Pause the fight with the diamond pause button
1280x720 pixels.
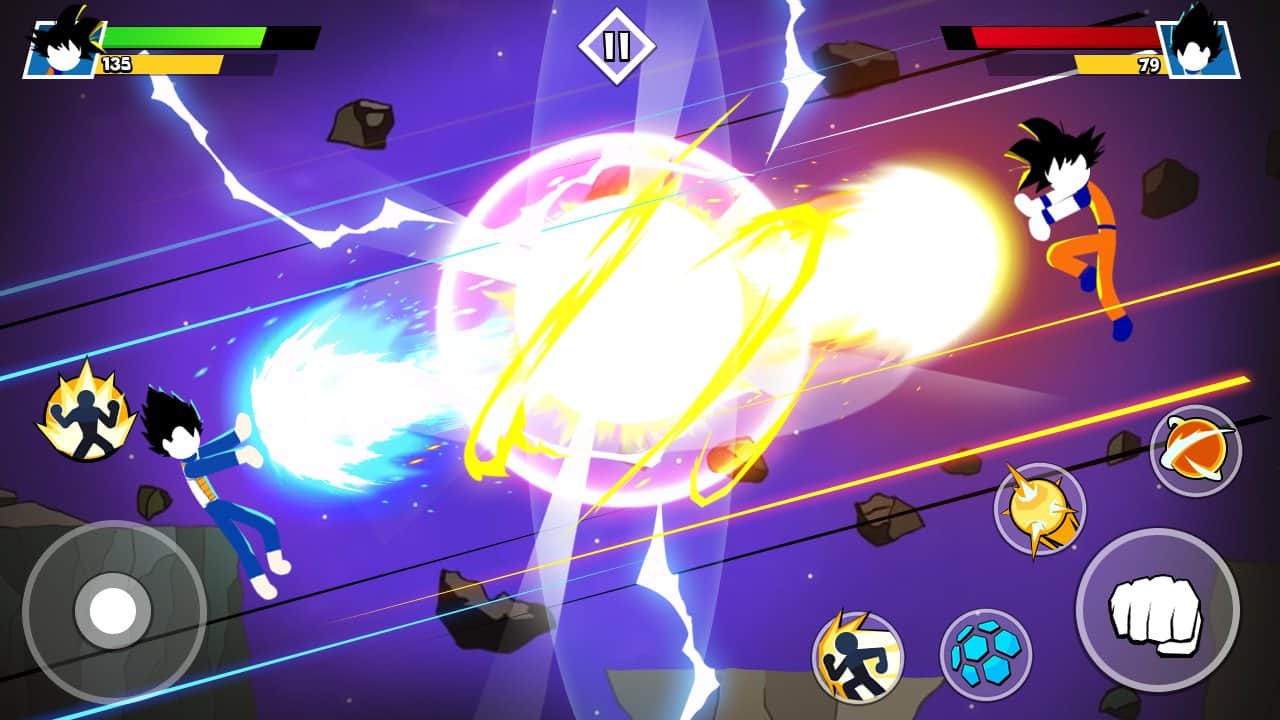pos(616,46)
